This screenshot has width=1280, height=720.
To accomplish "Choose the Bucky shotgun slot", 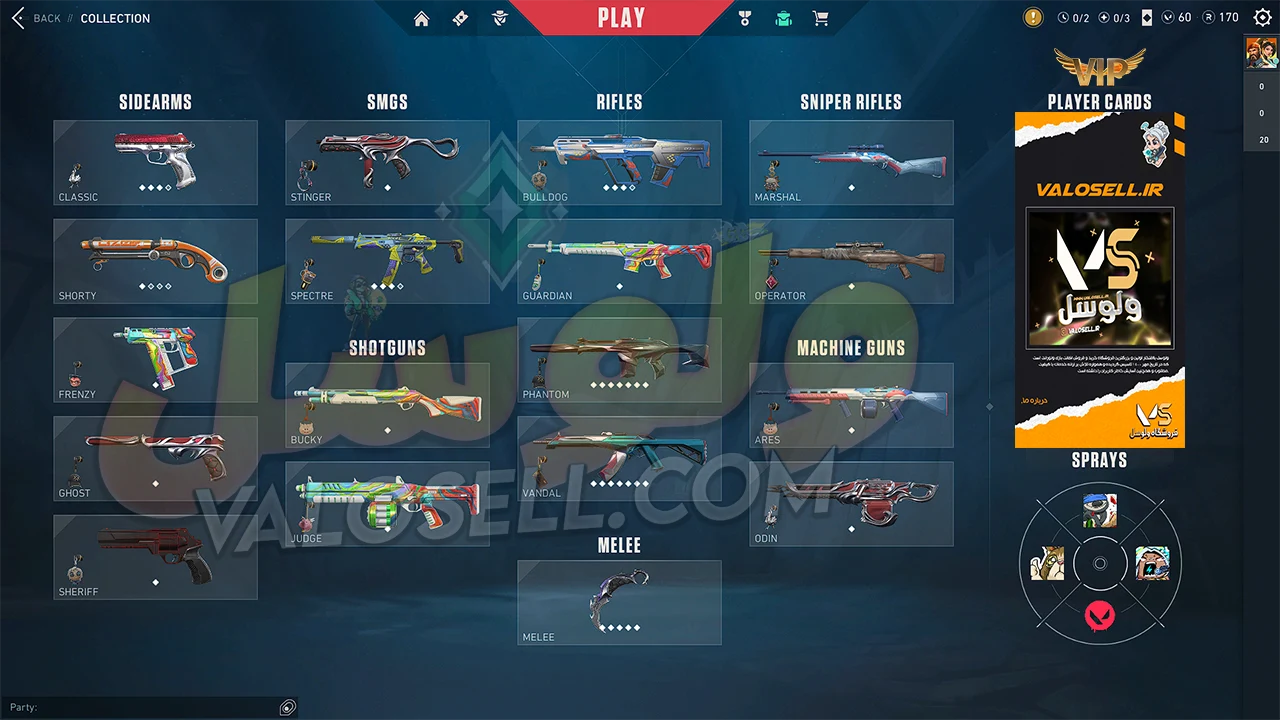I will click(x=387, y=404).
